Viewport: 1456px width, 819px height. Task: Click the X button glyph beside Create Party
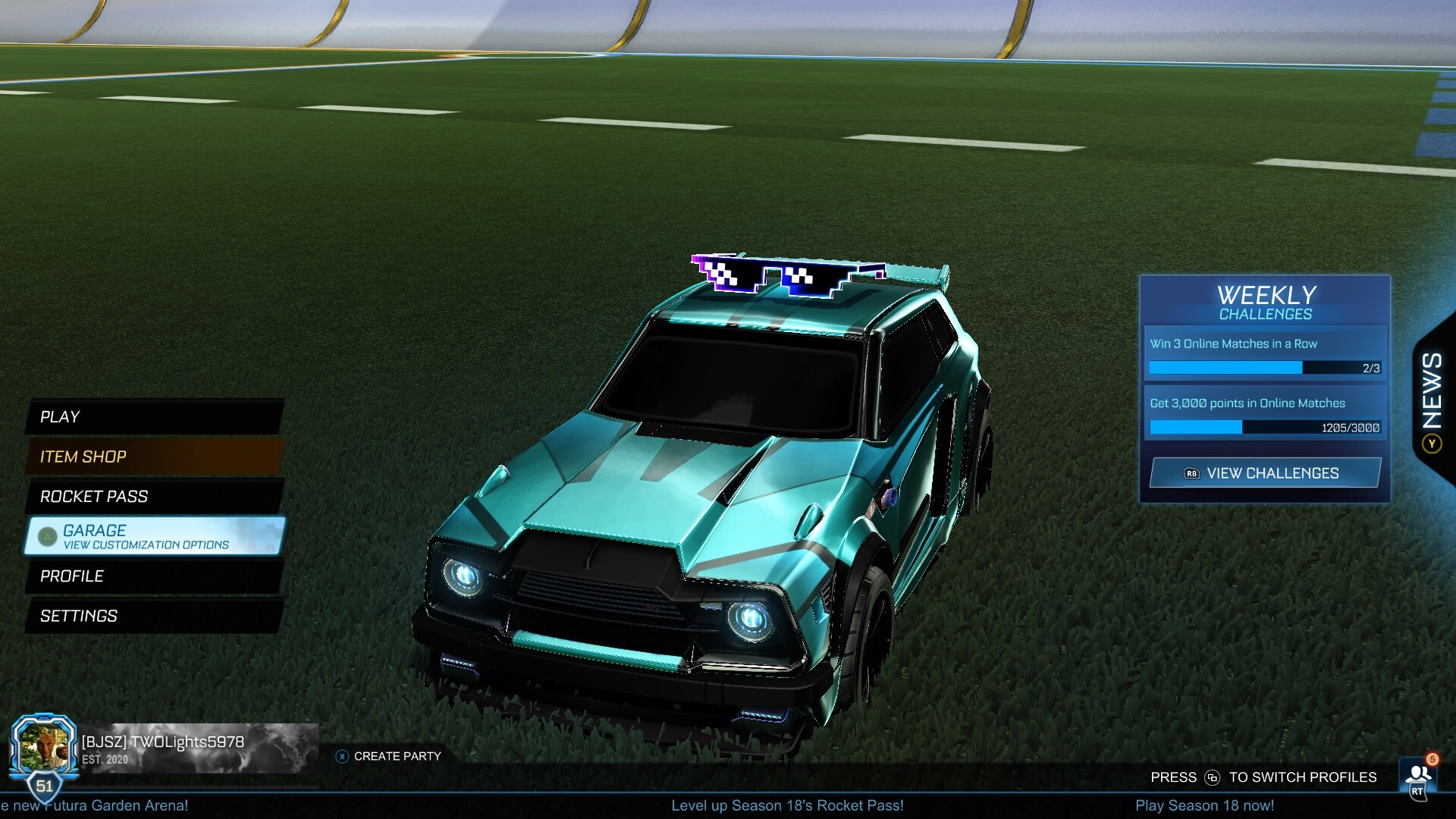[341, 755]
